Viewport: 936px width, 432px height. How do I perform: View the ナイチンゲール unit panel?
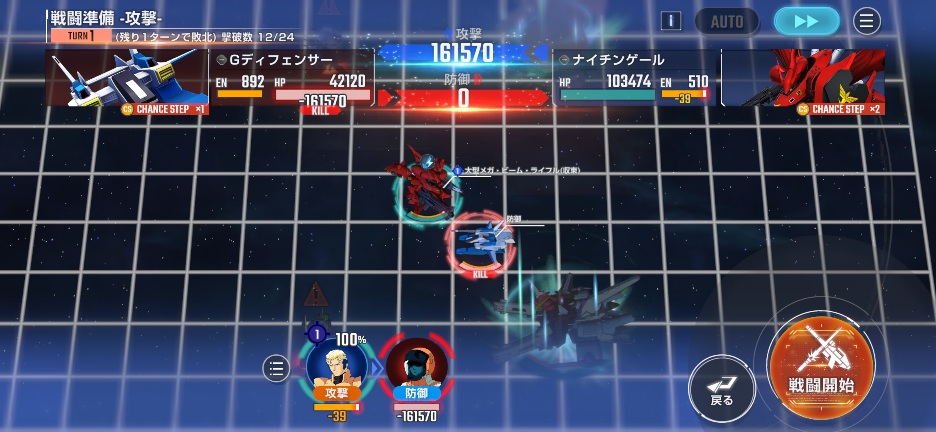pyautogui.click(x=634, y=78)
